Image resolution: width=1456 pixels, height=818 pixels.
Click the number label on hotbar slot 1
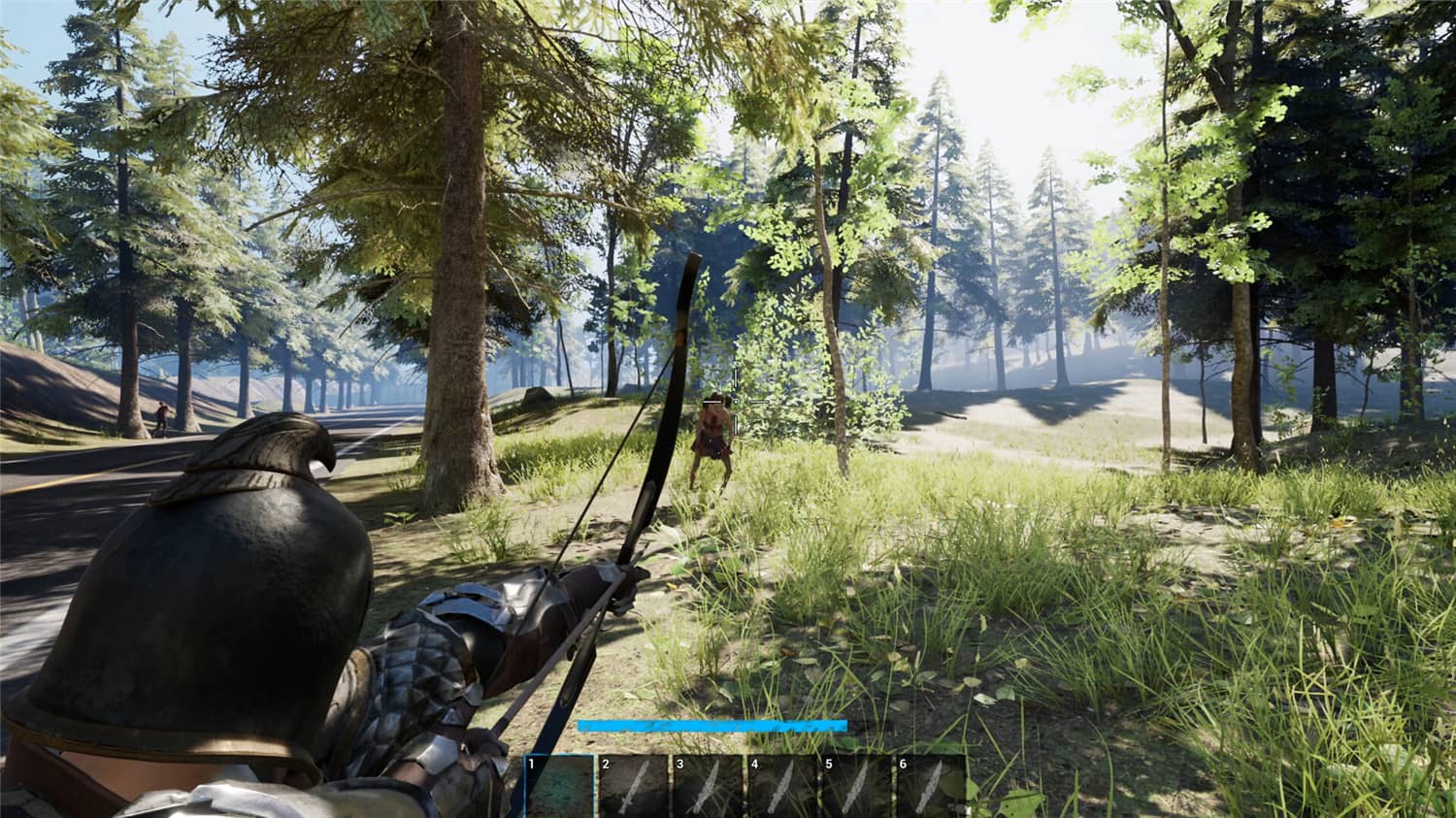pos(531,761)
